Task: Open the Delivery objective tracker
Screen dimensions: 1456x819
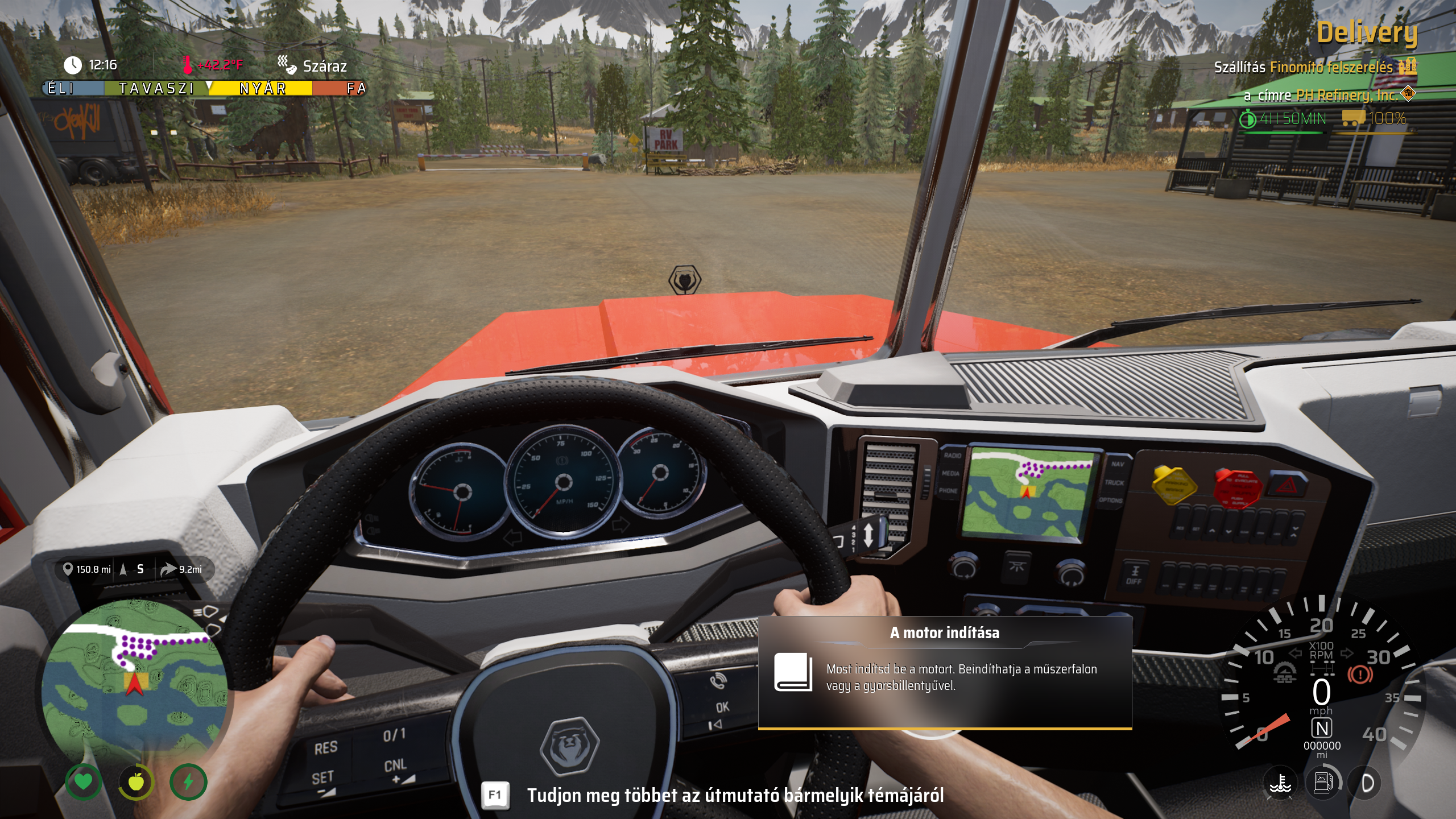Action: coord(1367,33)
